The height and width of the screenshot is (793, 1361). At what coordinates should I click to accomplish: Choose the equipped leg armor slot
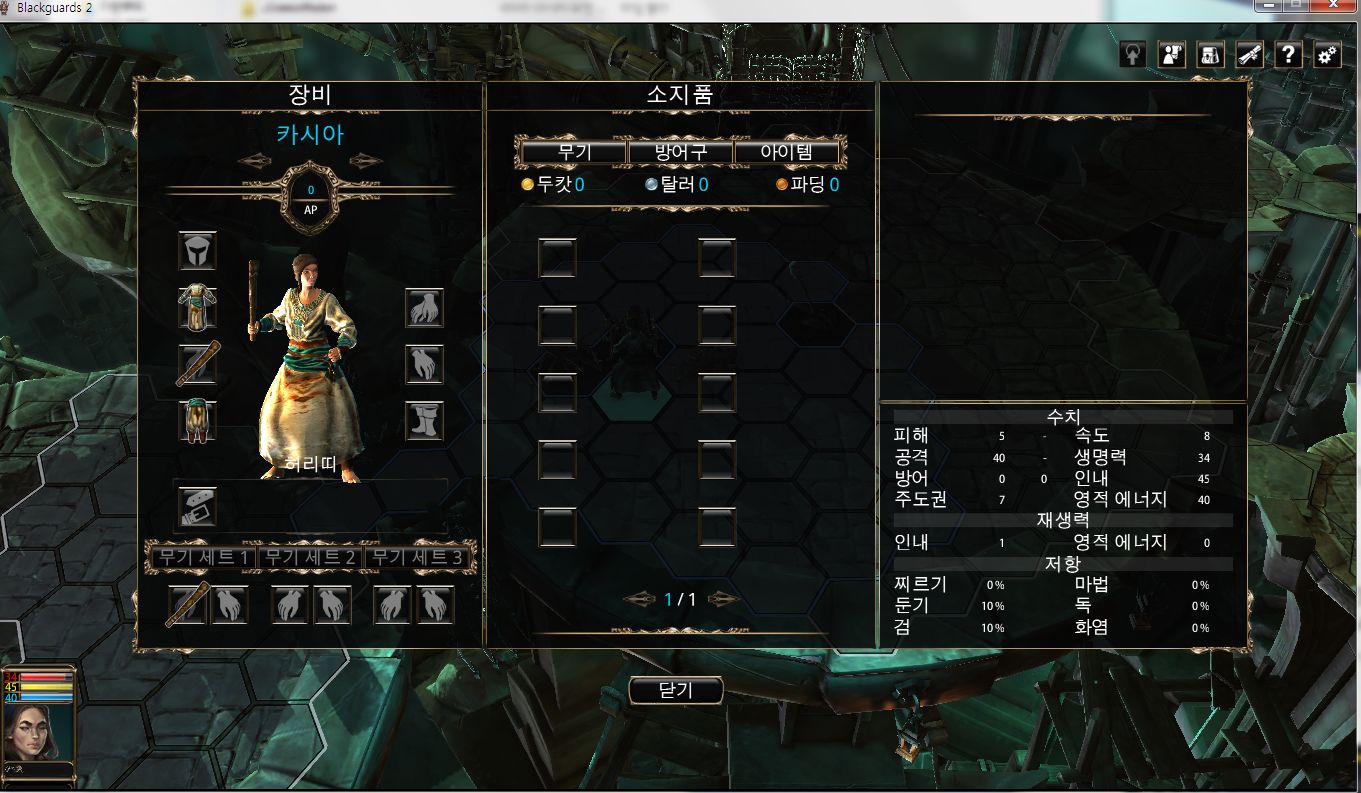[x=198, y=420]
